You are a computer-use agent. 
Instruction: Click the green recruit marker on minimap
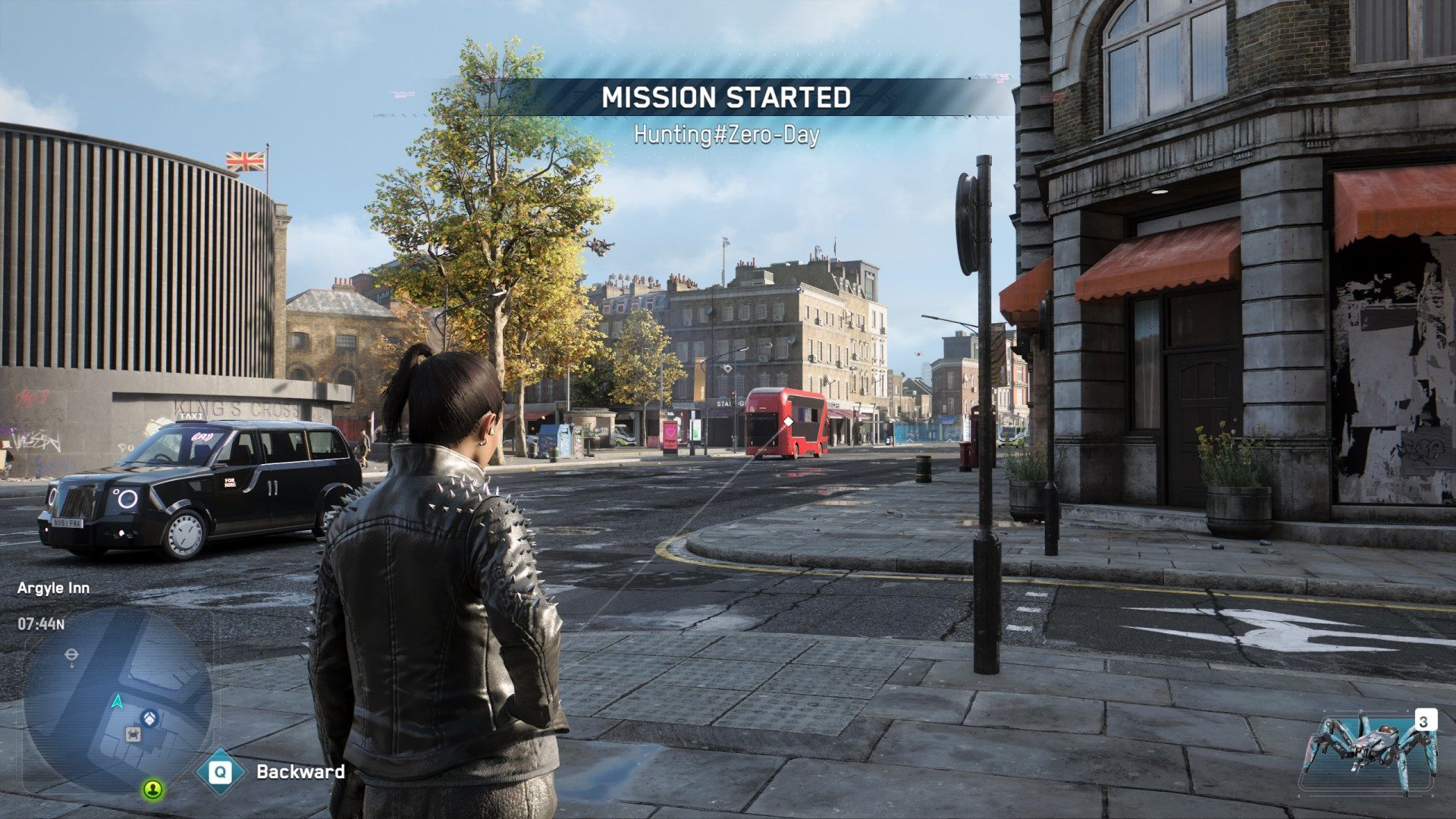(153, 790)
